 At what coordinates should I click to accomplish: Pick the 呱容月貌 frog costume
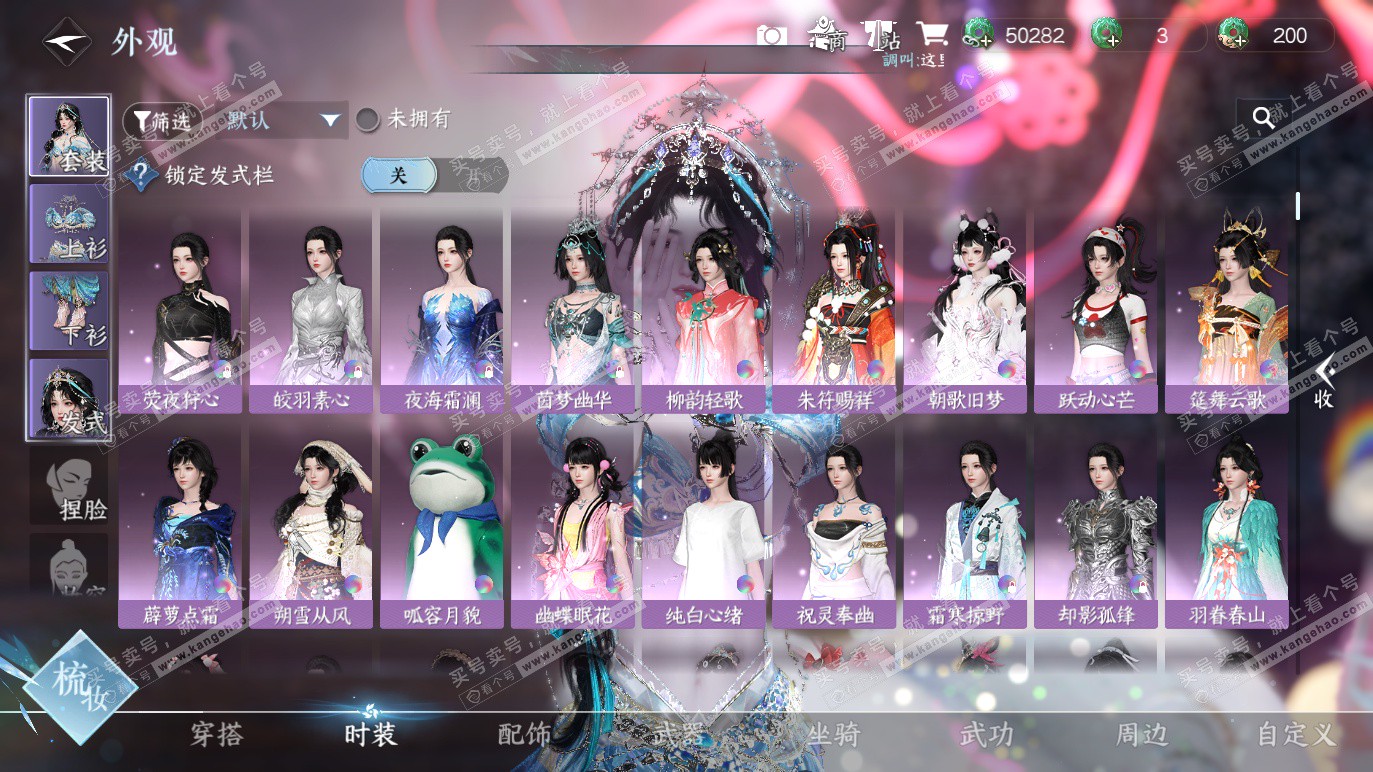pos(442,525)
